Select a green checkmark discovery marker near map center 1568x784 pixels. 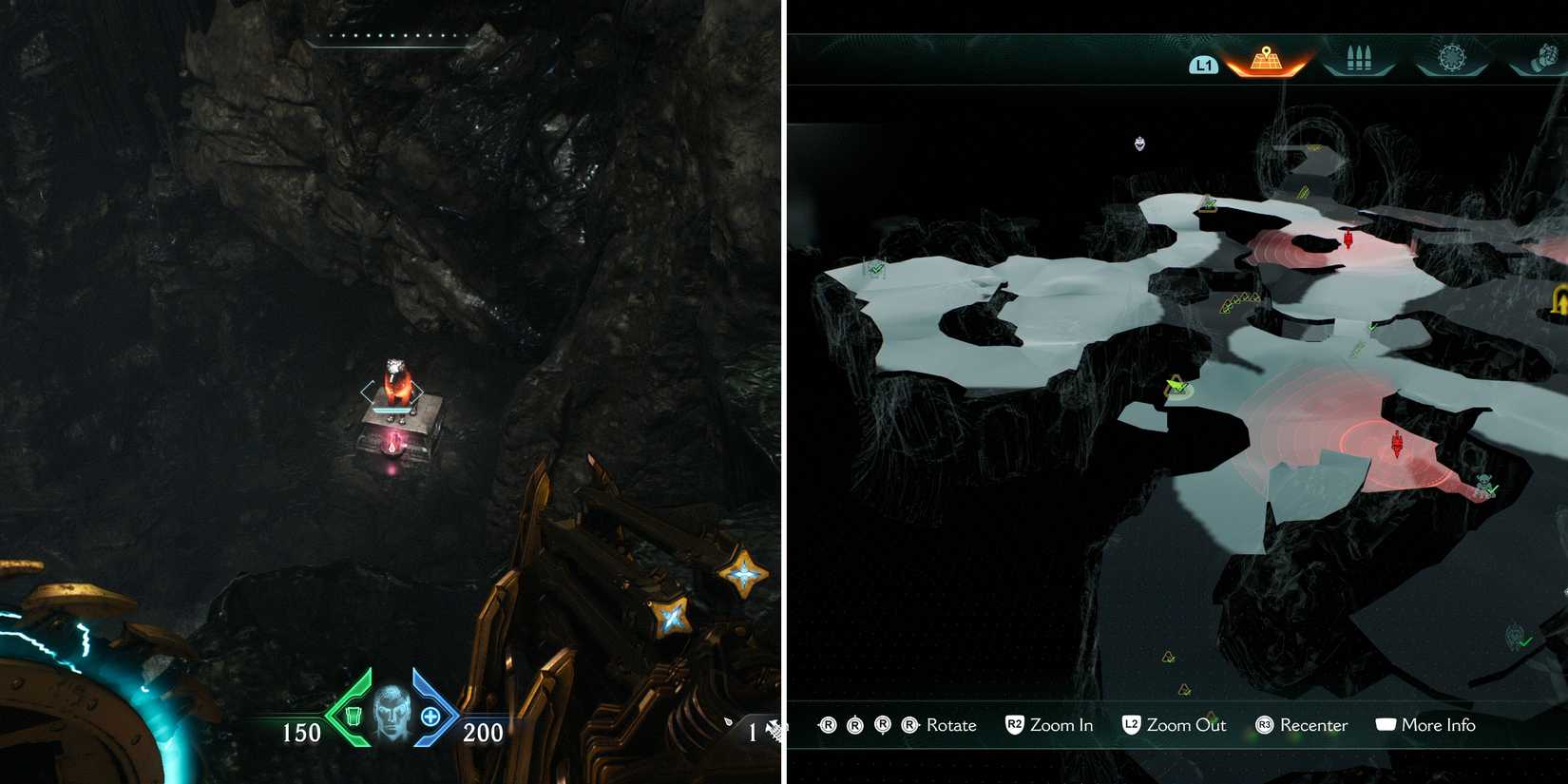[1176, 386]
